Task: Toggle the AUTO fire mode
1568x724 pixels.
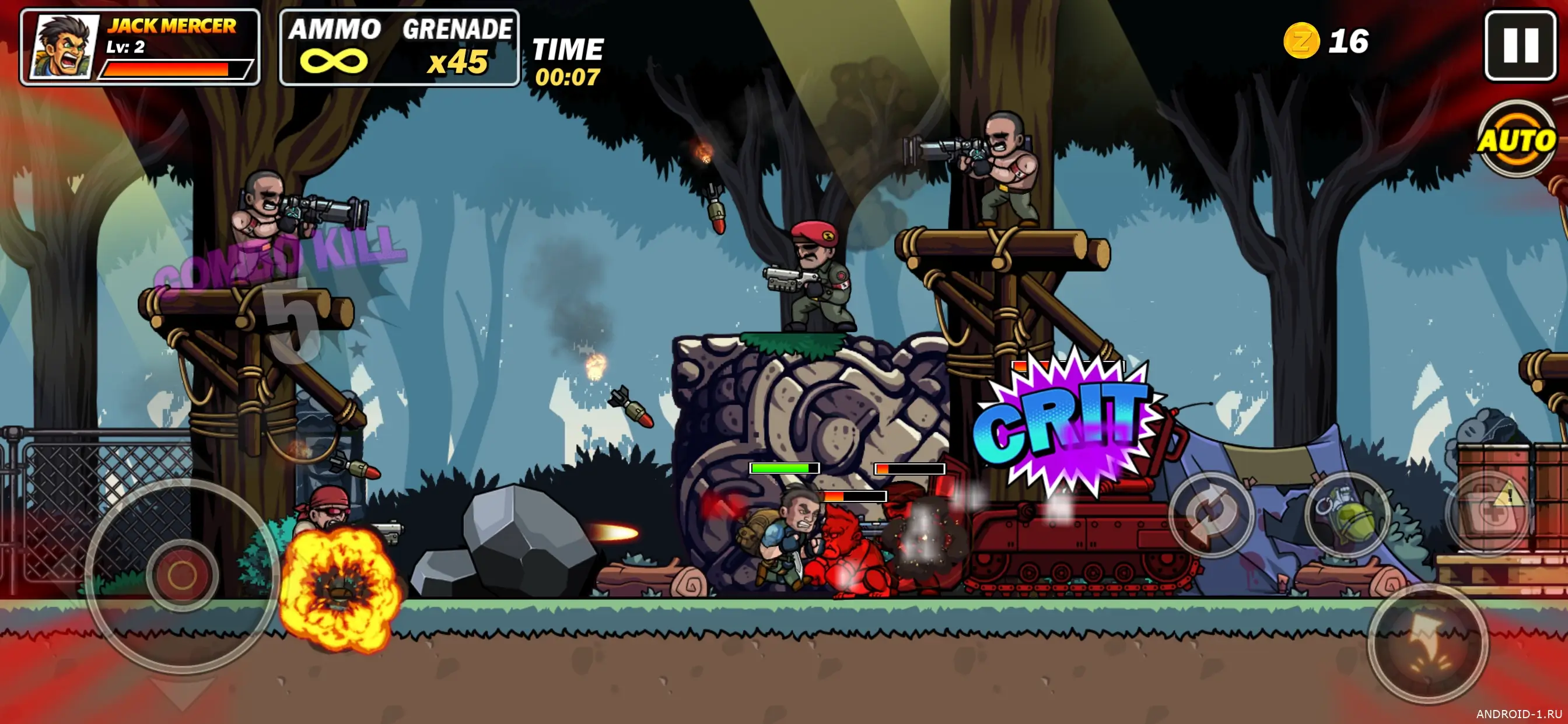Action: (x=1516, y=140)
